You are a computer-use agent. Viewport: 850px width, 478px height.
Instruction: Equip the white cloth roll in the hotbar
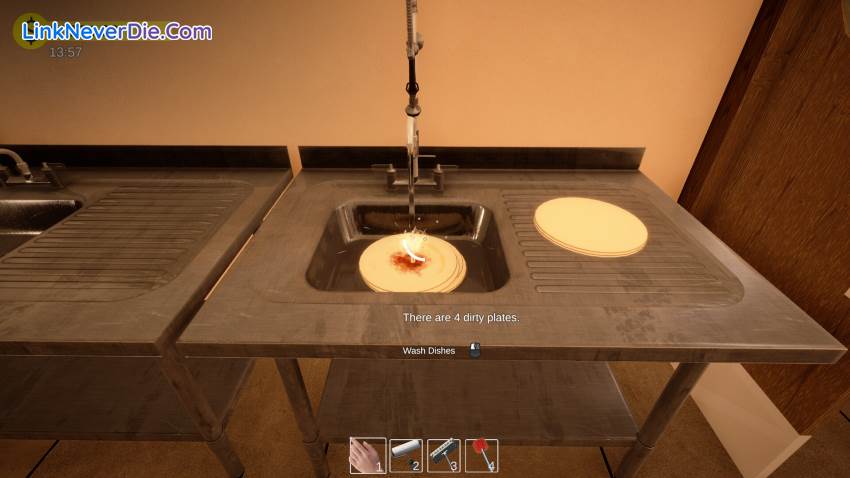(405, 456)
